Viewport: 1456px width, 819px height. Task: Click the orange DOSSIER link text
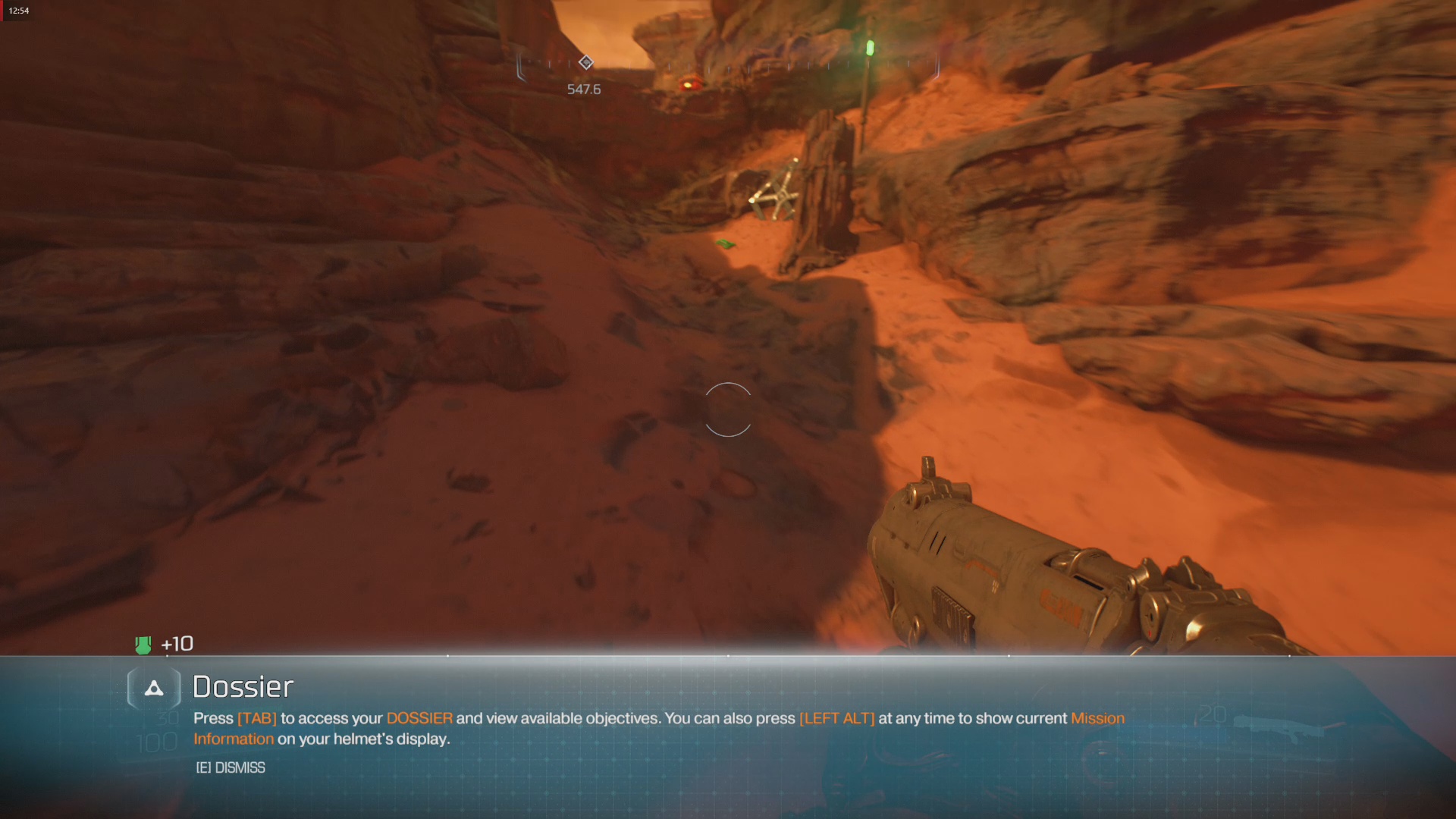click(419, 718)
